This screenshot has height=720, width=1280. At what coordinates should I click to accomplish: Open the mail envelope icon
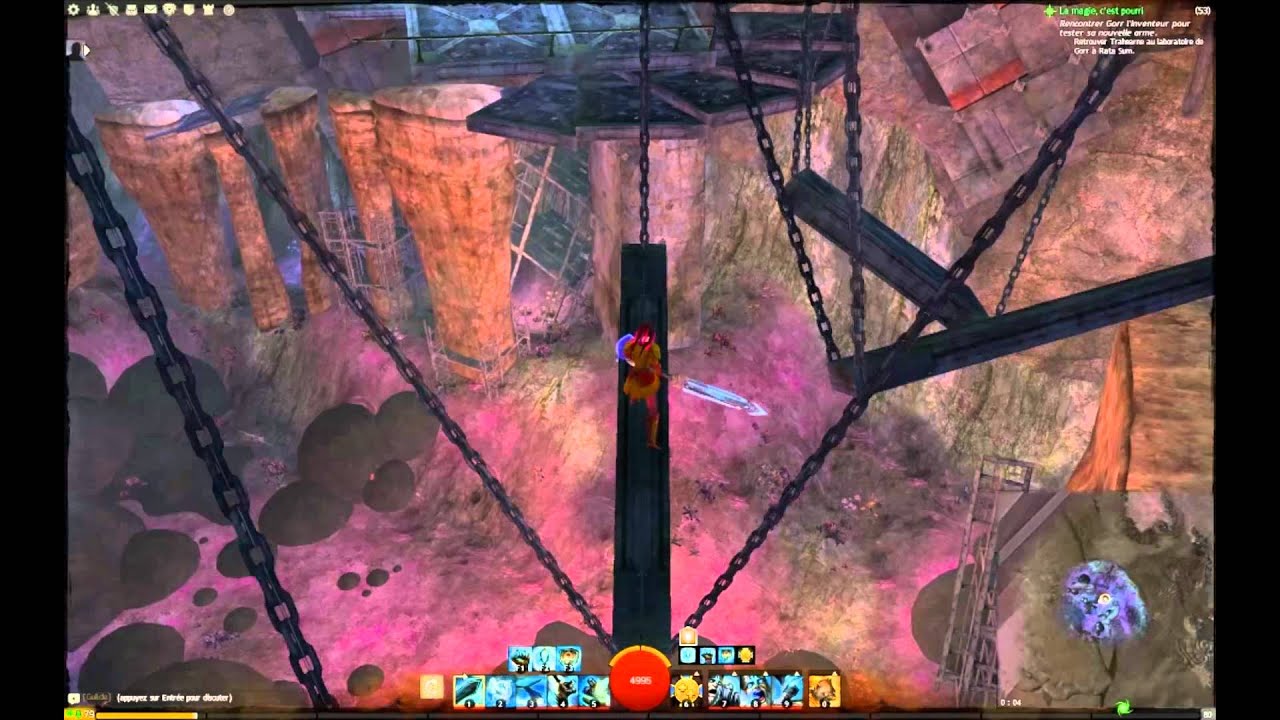[x=149, y=10]
